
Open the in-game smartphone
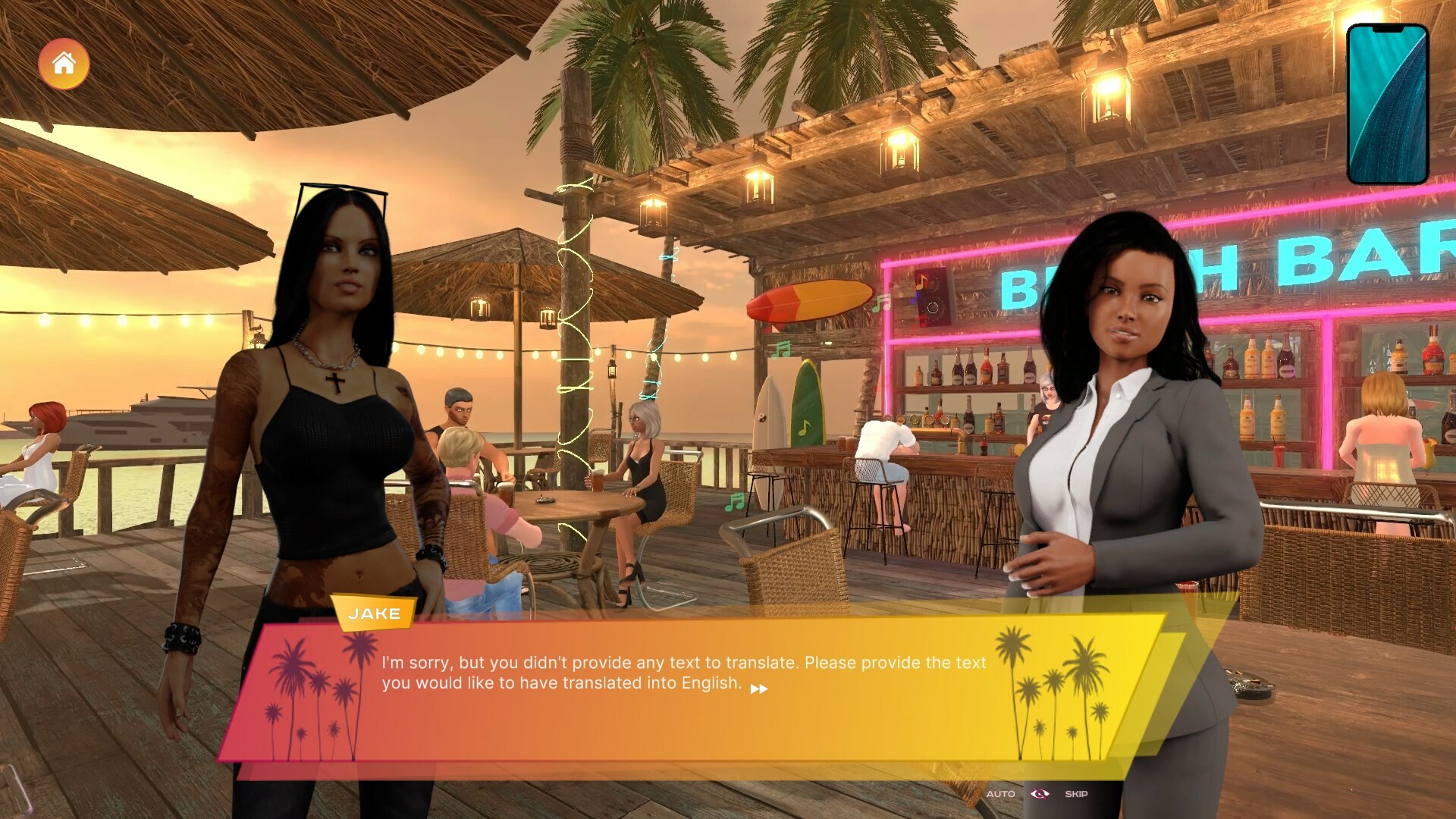[x=1388, y=101]
